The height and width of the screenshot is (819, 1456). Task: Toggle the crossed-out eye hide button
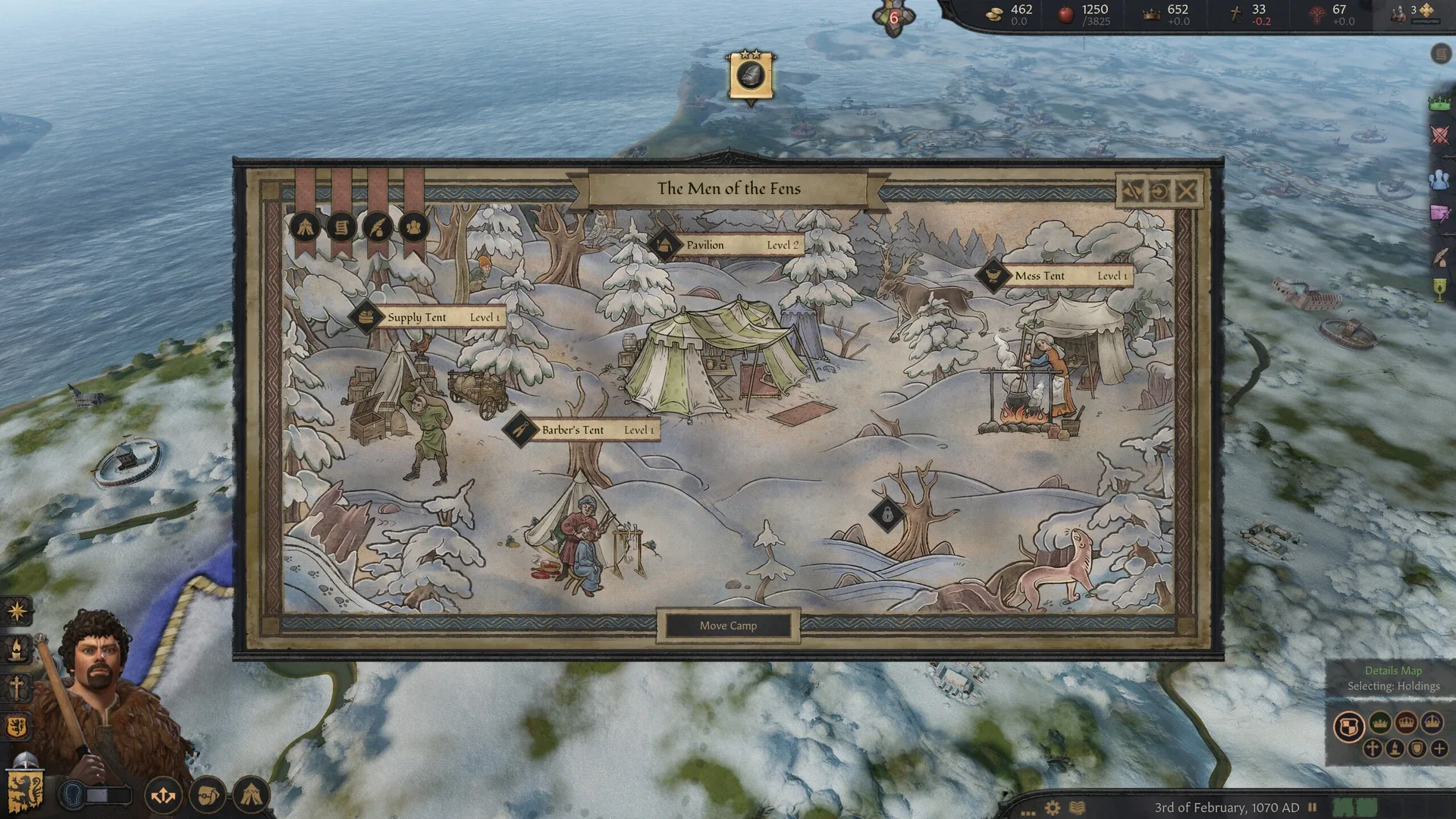[1132, 191]
